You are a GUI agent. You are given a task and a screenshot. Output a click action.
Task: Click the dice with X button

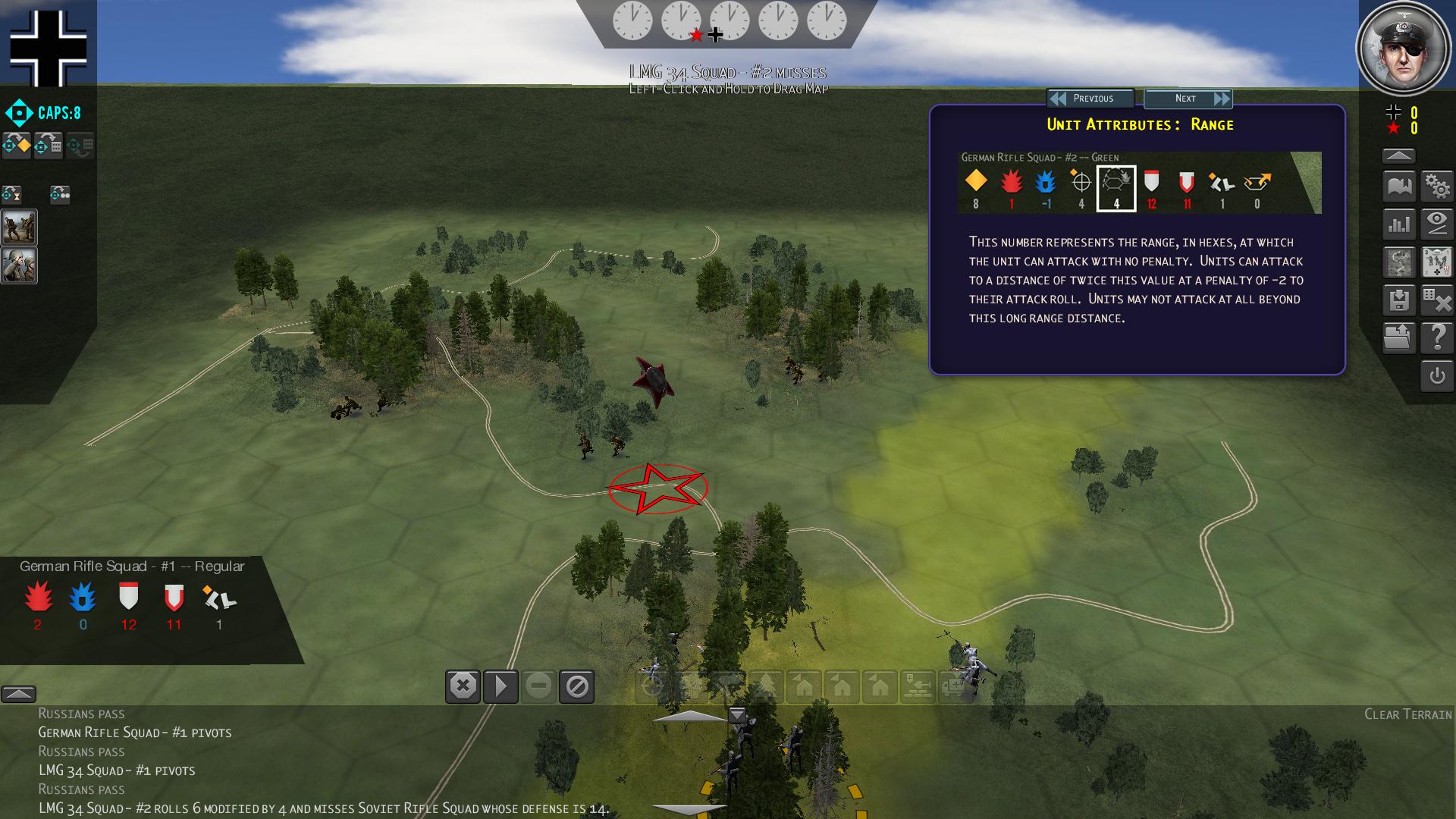[x=1437, y=300]
